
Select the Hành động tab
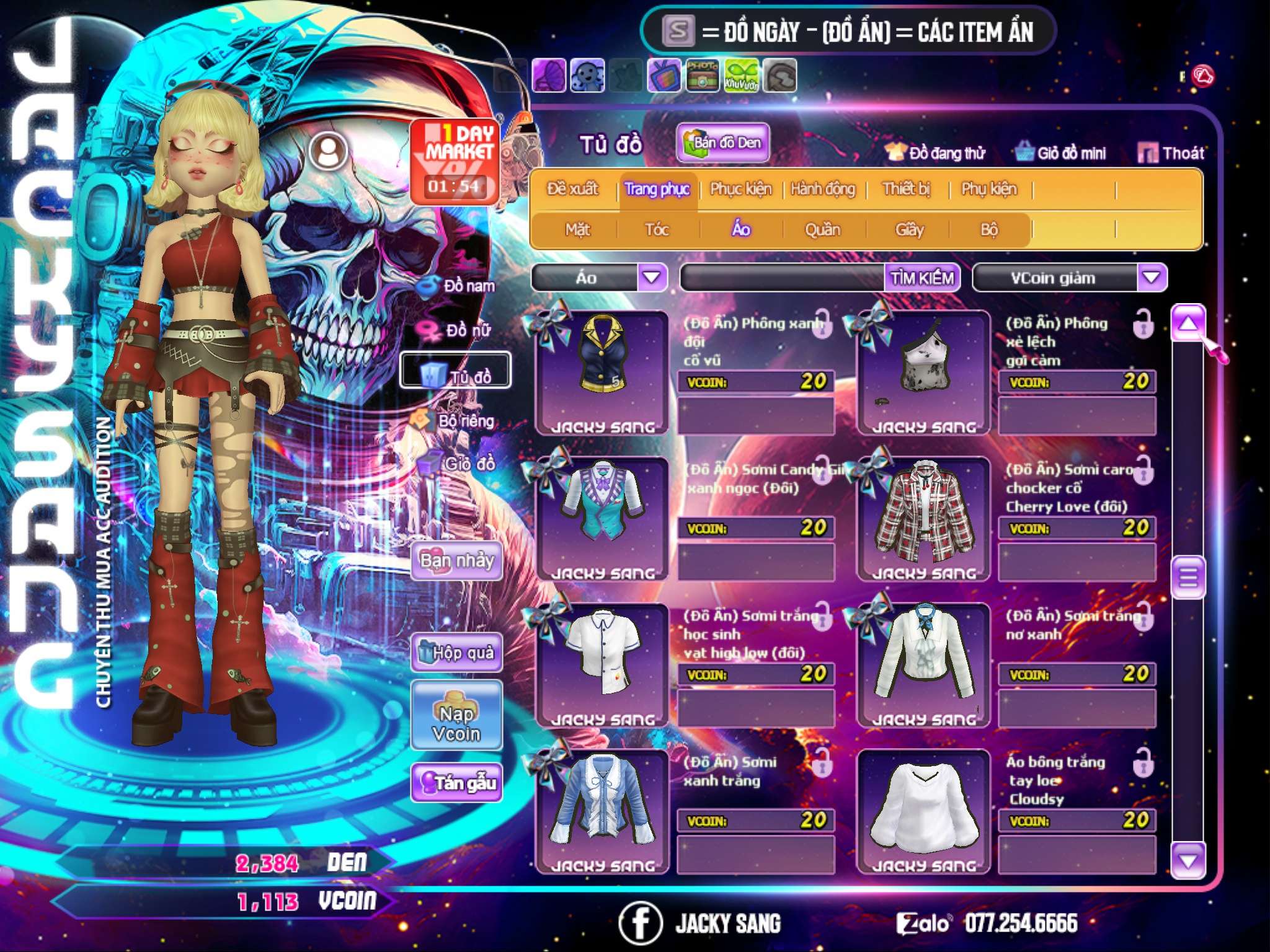point(823,189)
